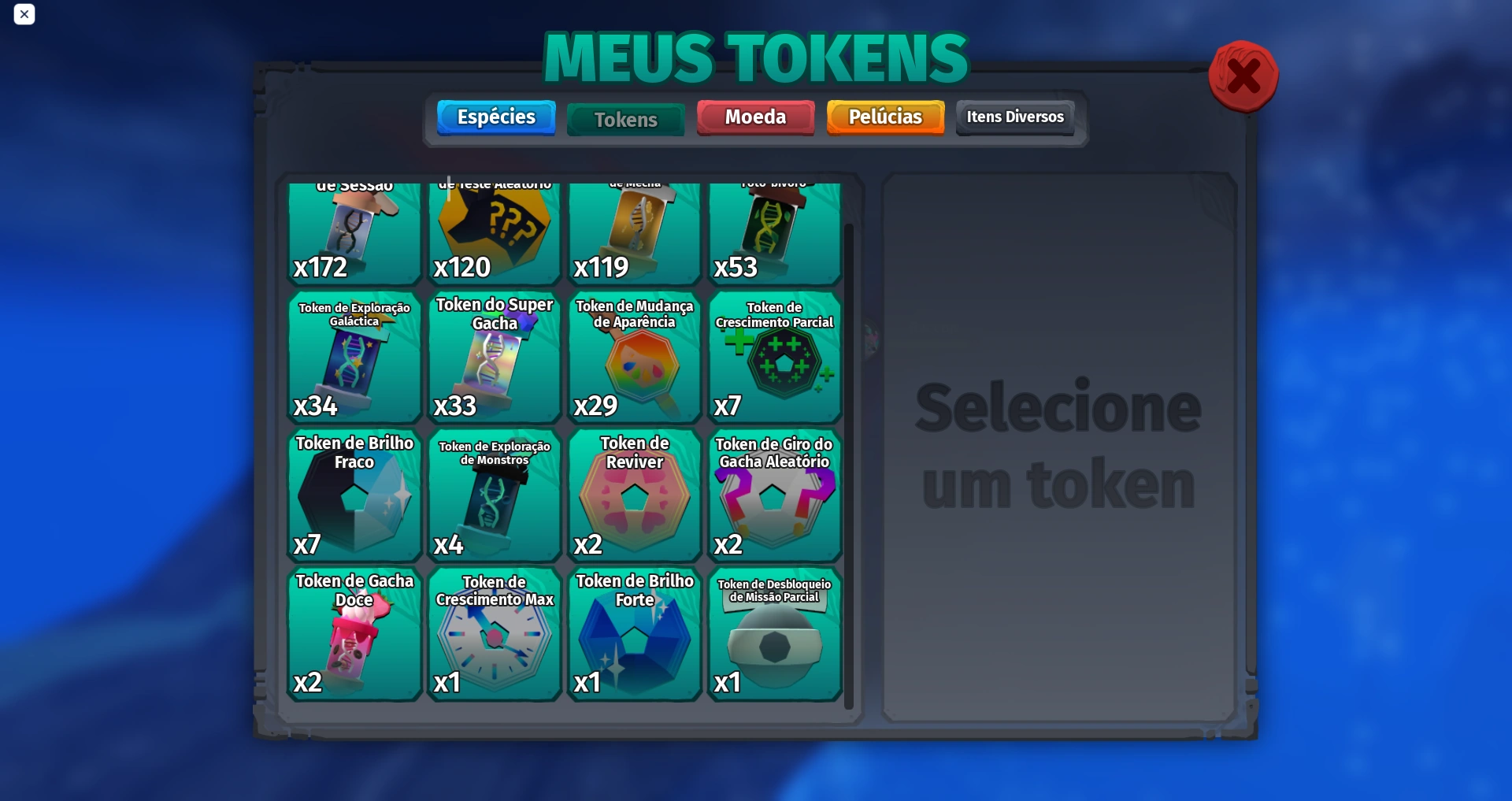Switch to the Moeda tab
The image size is (1512, 801).
754,117
